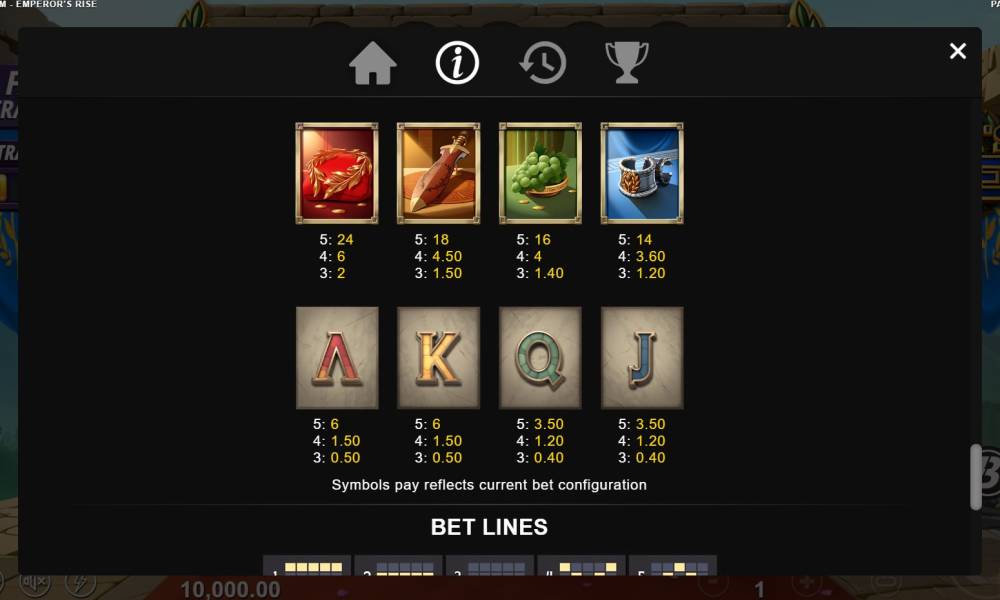1000x600 pixels.
Task: Select the info paytable tab
Action: pos(458,64)
